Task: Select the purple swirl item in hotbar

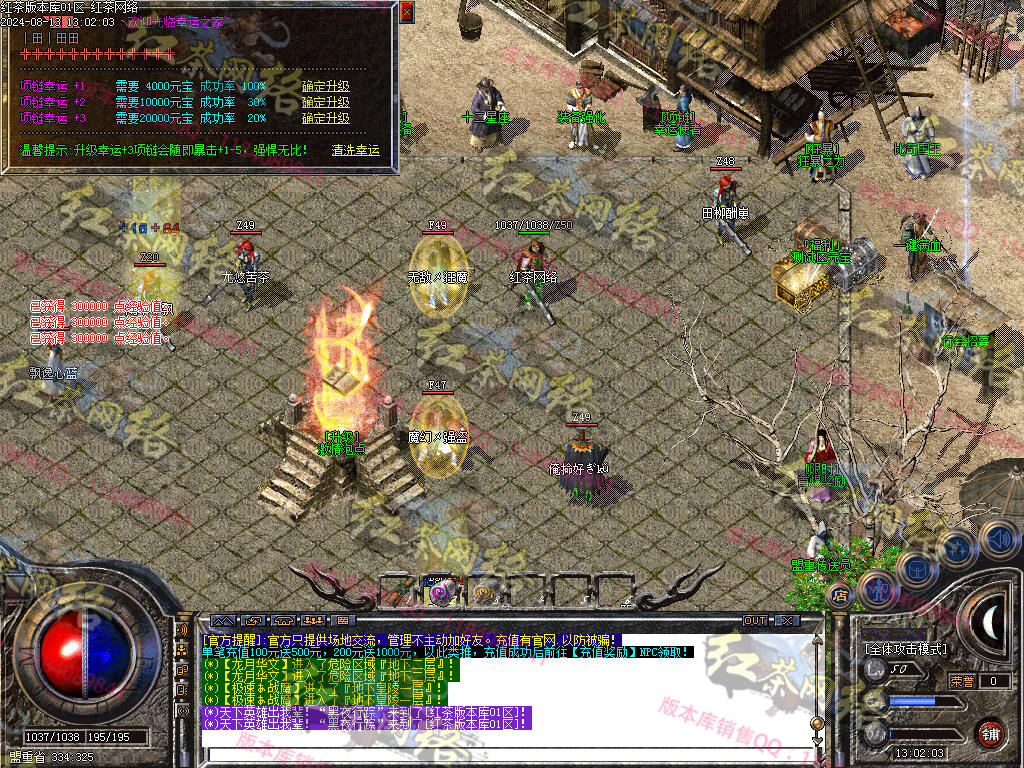Action: pos(441,592)
